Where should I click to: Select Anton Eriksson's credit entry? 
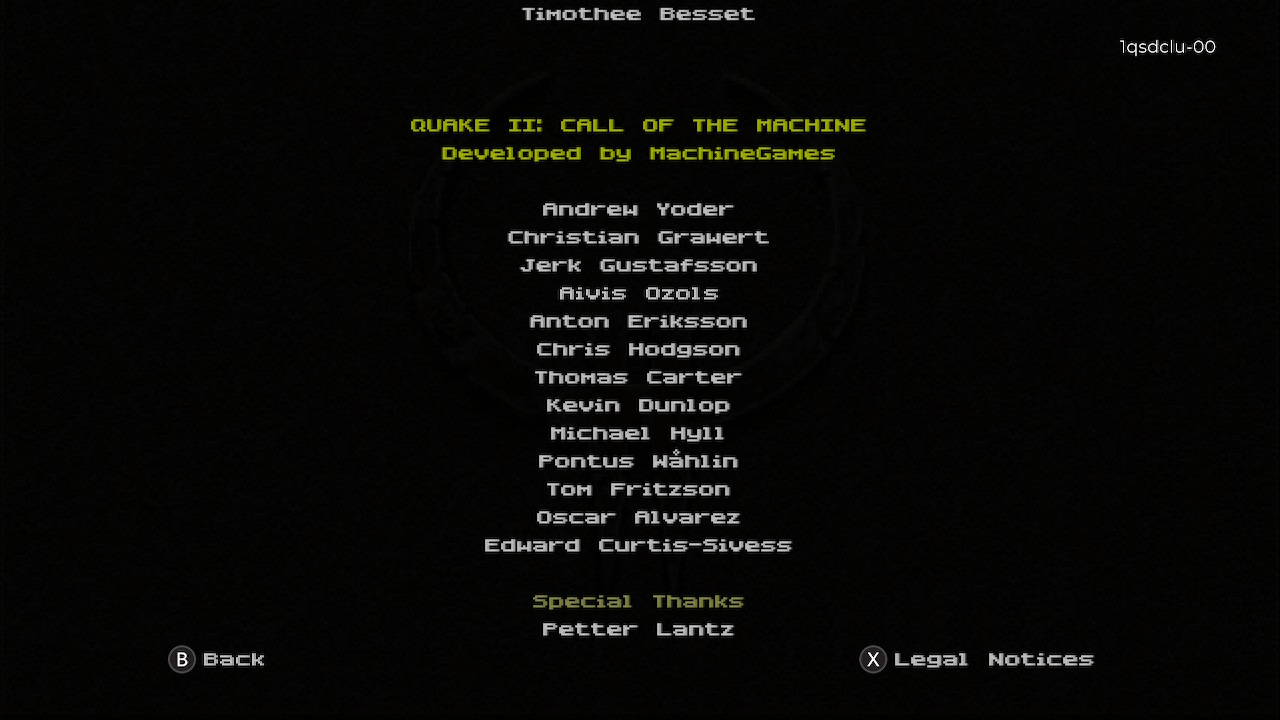click(x=638, y=321)
